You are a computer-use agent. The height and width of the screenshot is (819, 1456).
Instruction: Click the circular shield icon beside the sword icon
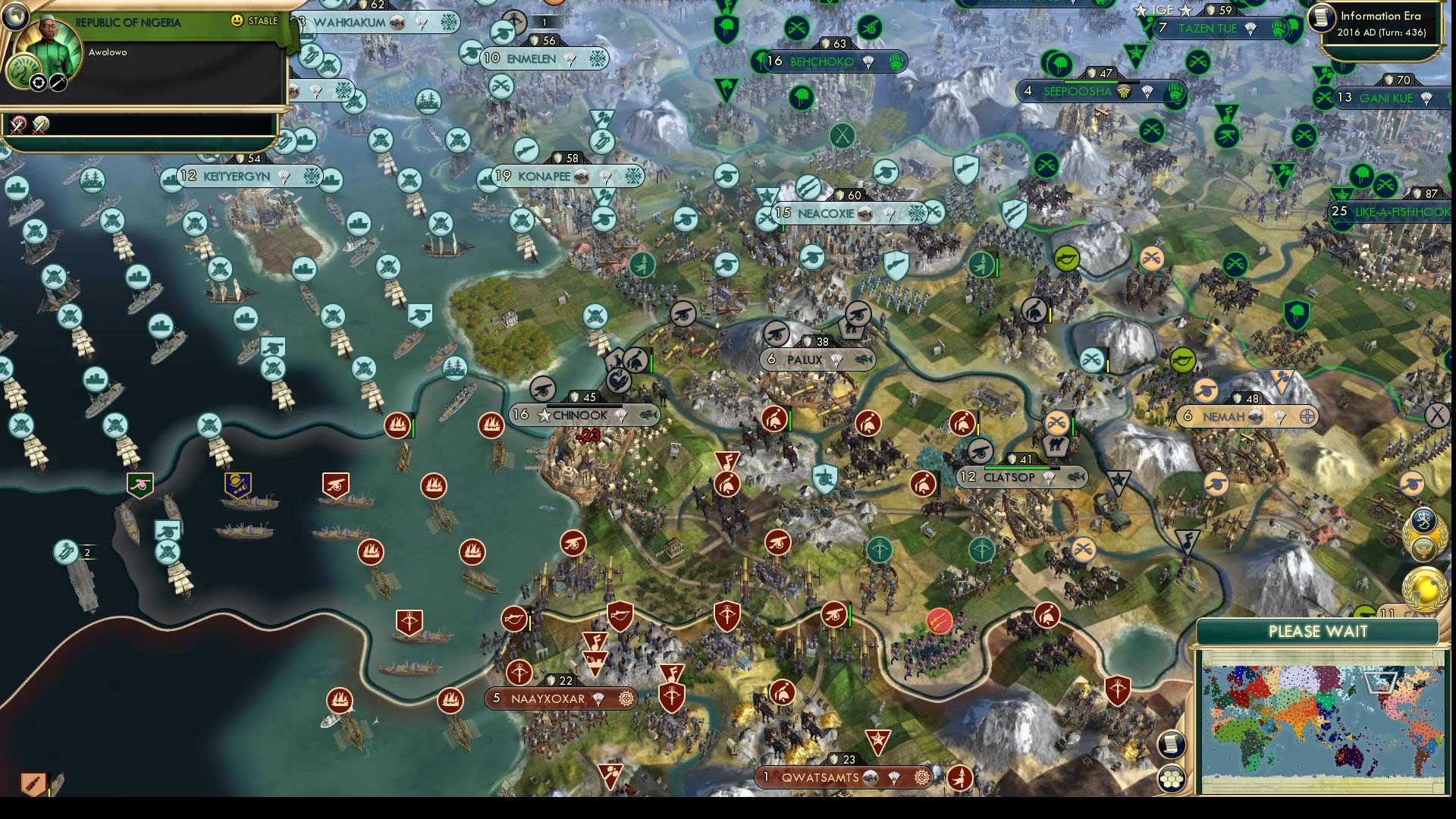click(38, 83)
